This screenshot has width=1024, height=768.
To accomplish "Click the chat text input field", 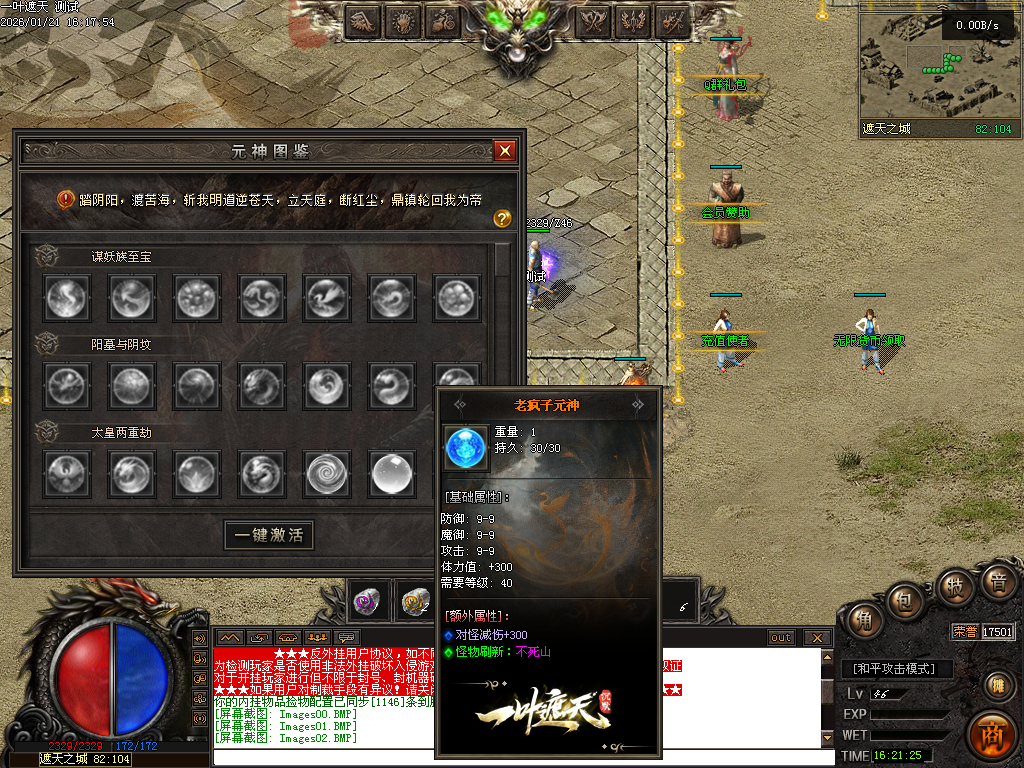I will tap(520, 757).
